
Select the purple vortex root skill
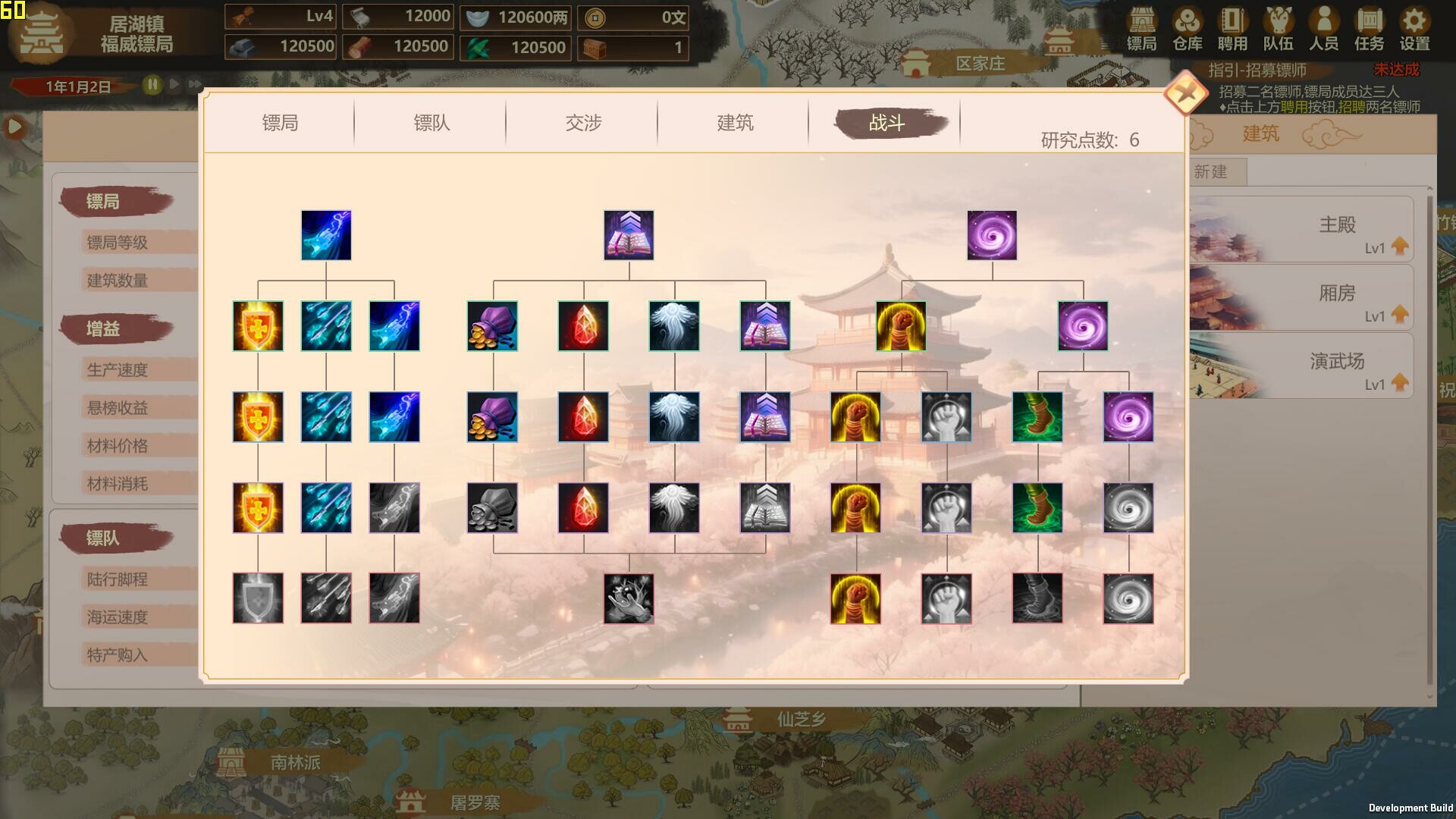coord(990,235)
